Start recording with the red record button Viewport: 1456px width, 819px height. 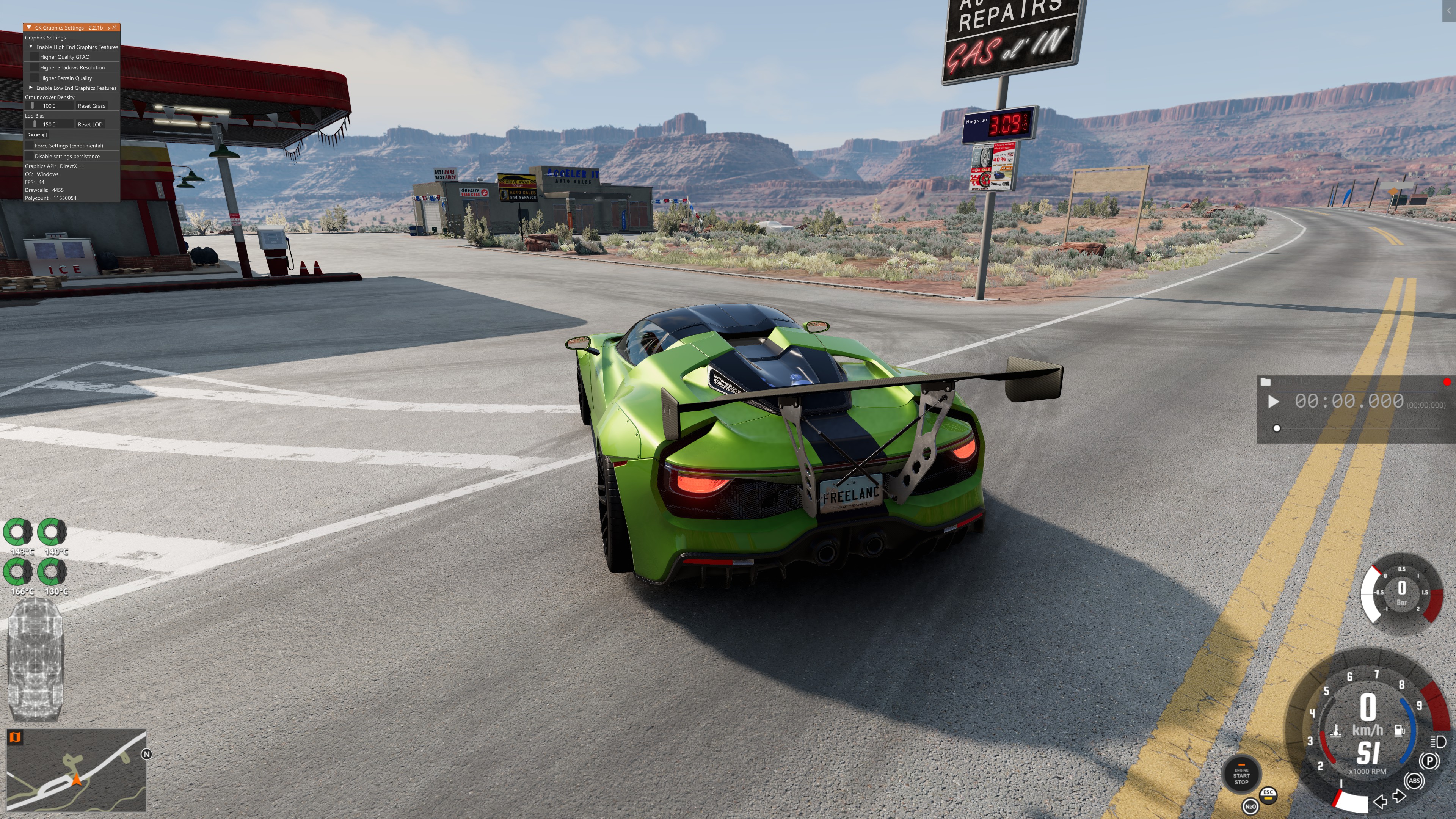pos(1447,382)
